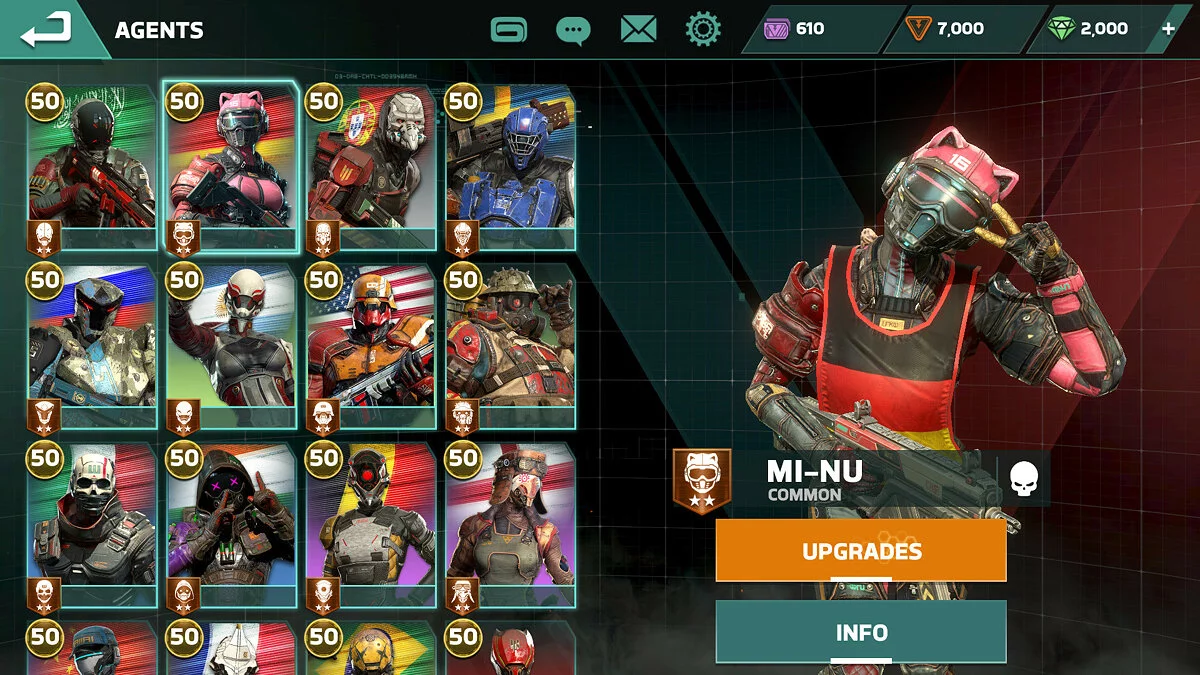
Task: Pick the spiked-helmet agent card
Action: pyautogui.click(x=510, y=345)
